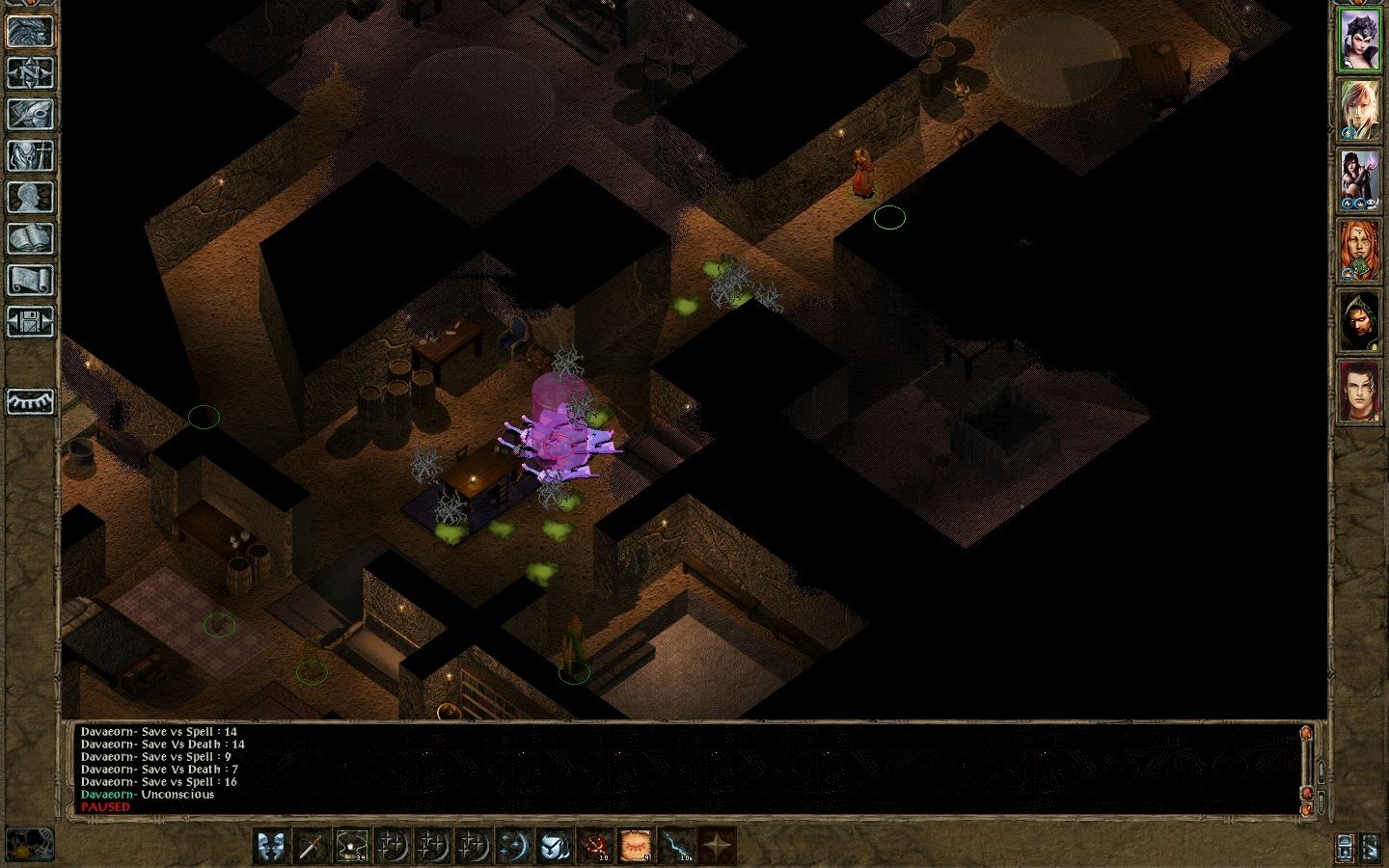Select the hooded character portrait
Screen dimensions: 1389x868
point(1358,321)
